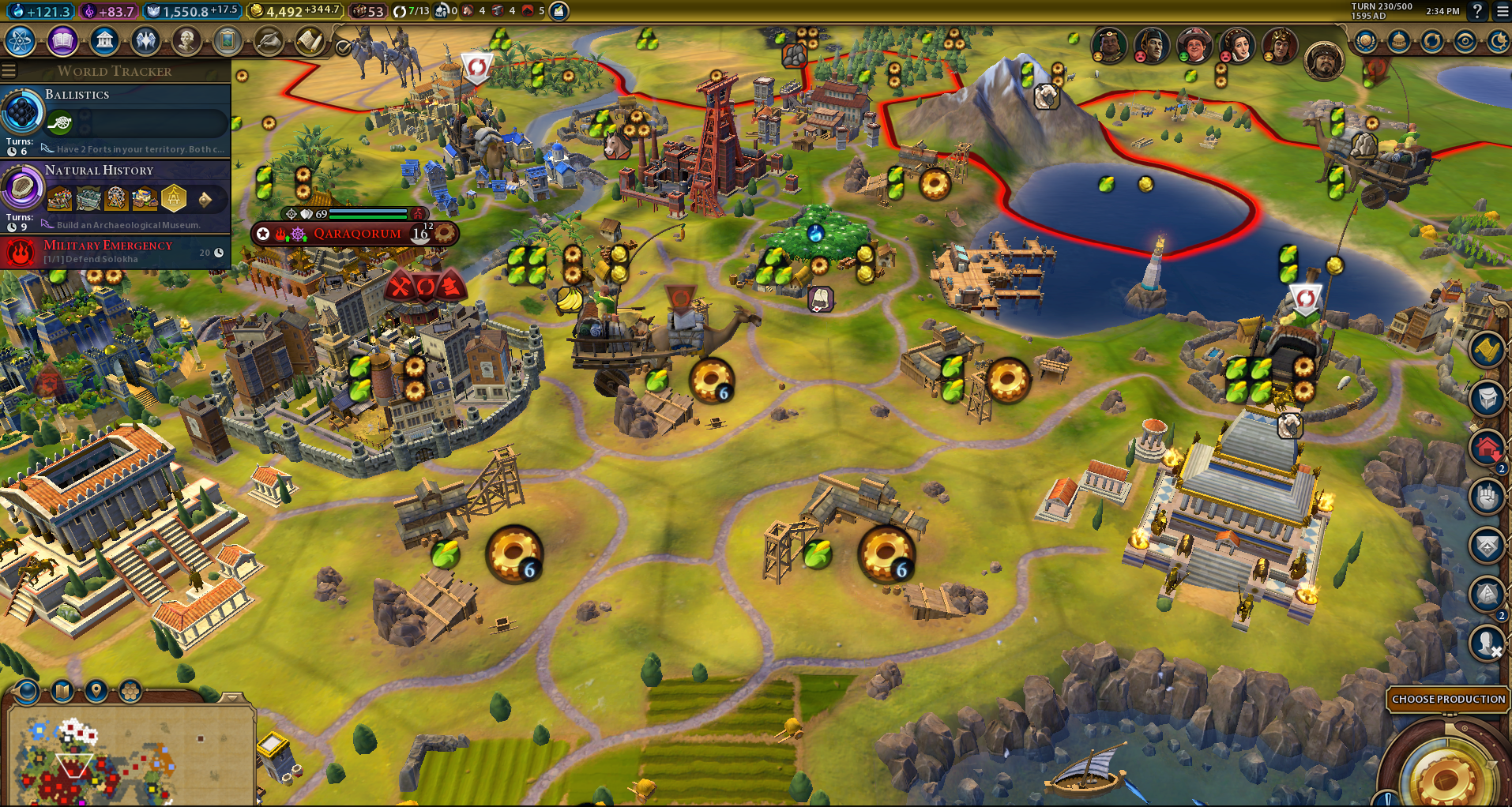This screenshot has width=1512, height=807.
Task: Open the Government policies screen
Action: [103, 41]
